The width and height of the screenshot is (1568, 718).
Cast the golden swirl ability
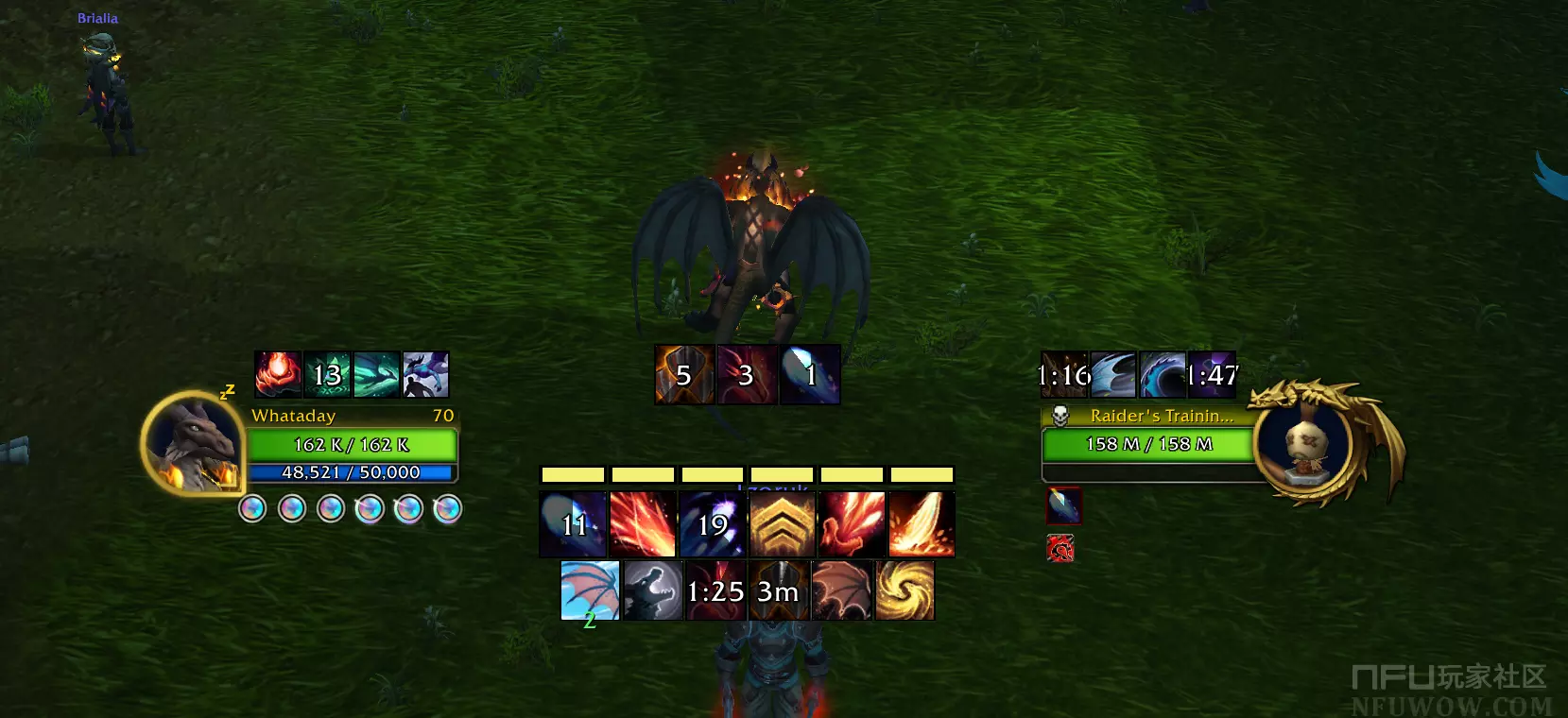[905, 590]
